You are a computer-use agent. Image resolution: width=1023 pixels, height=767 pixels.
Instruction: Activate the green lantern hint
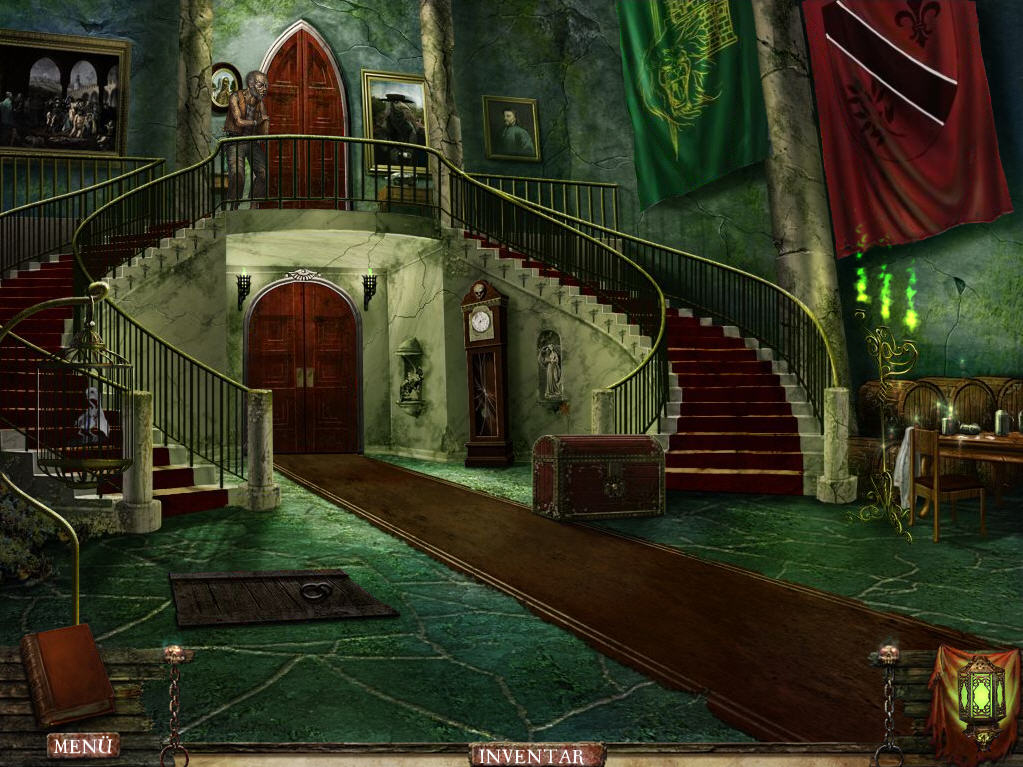coord(979,693)
